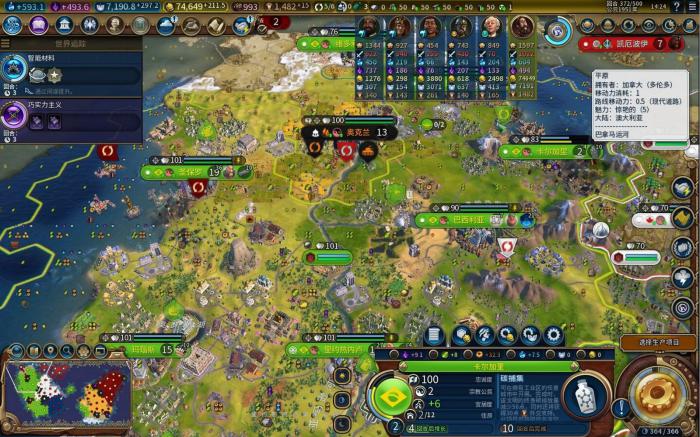This screenshot has height=437, width=700.
Task: Click the white-haired leader portrait
Action: click(491, 28)
